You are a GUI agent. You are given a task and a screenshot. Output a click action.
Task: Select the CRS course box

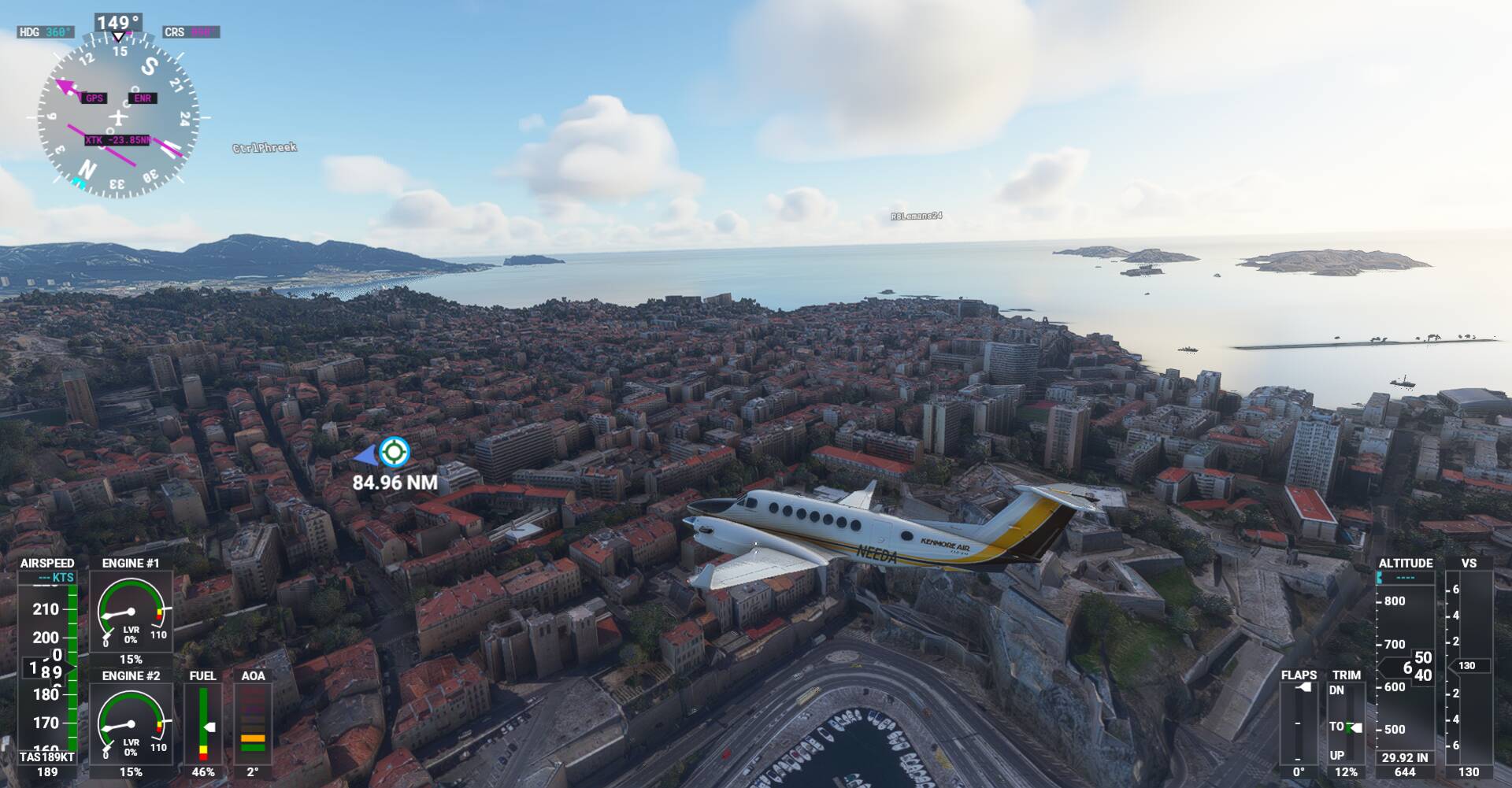pyautogui.click(x=191, y=32)
